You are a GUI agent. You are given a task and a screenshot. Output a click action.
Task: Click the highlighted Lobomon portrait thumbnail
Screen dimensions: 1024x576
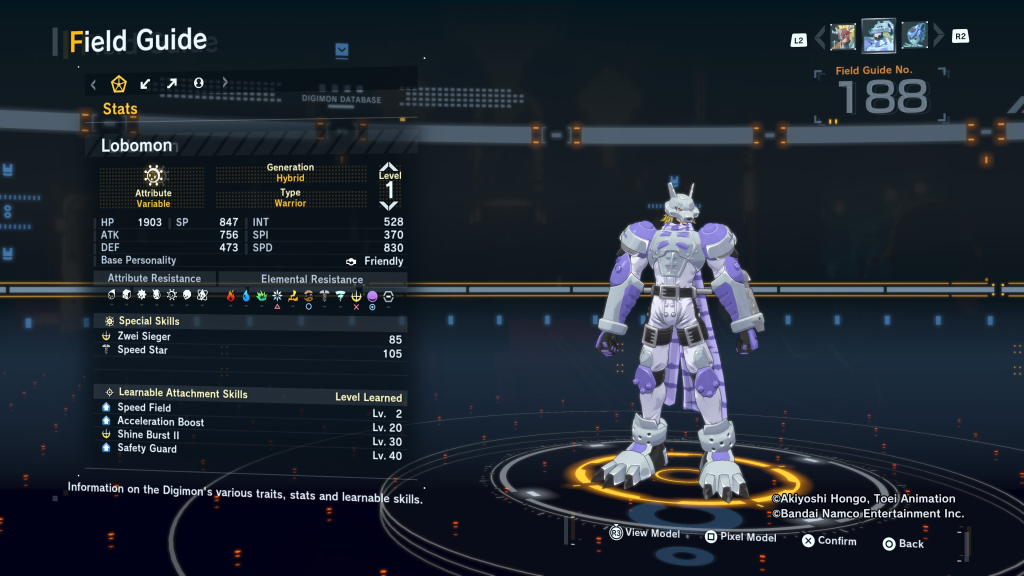point(878,36)
